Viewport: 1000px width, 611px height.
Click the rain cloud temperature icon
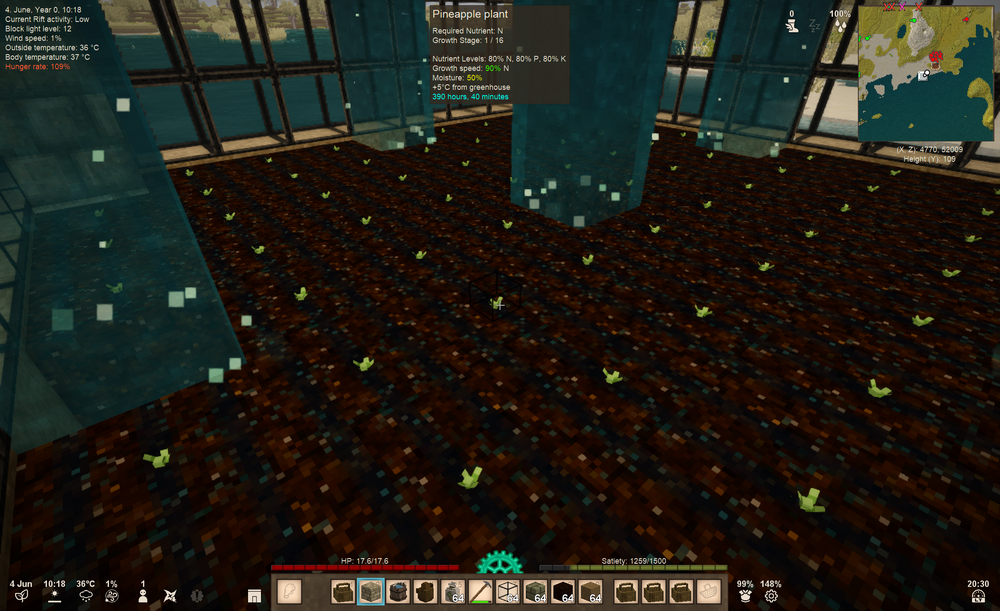85,595
